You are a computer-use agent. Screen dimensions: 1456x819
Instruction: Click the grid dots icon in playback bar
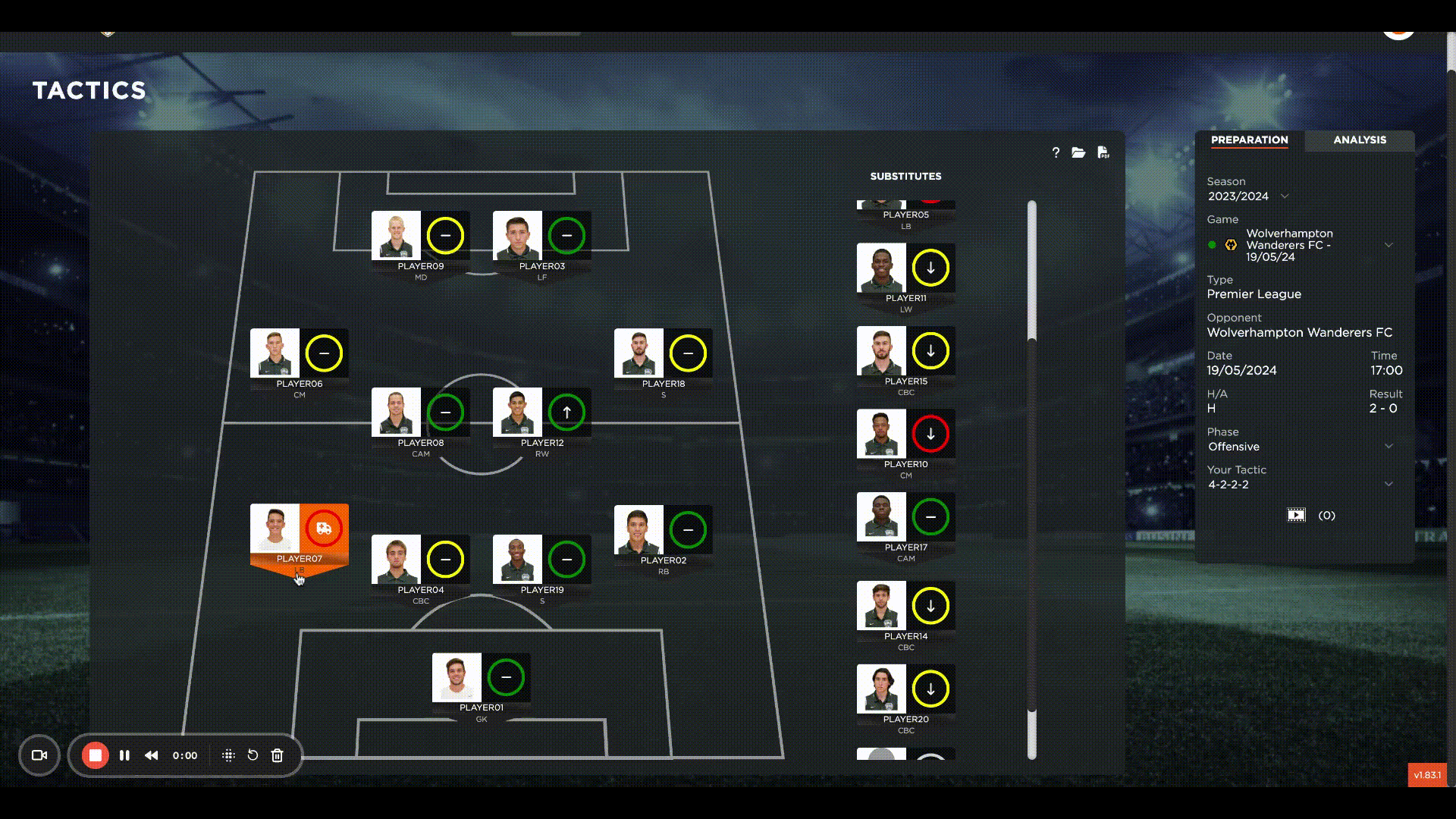click(227, 755)
